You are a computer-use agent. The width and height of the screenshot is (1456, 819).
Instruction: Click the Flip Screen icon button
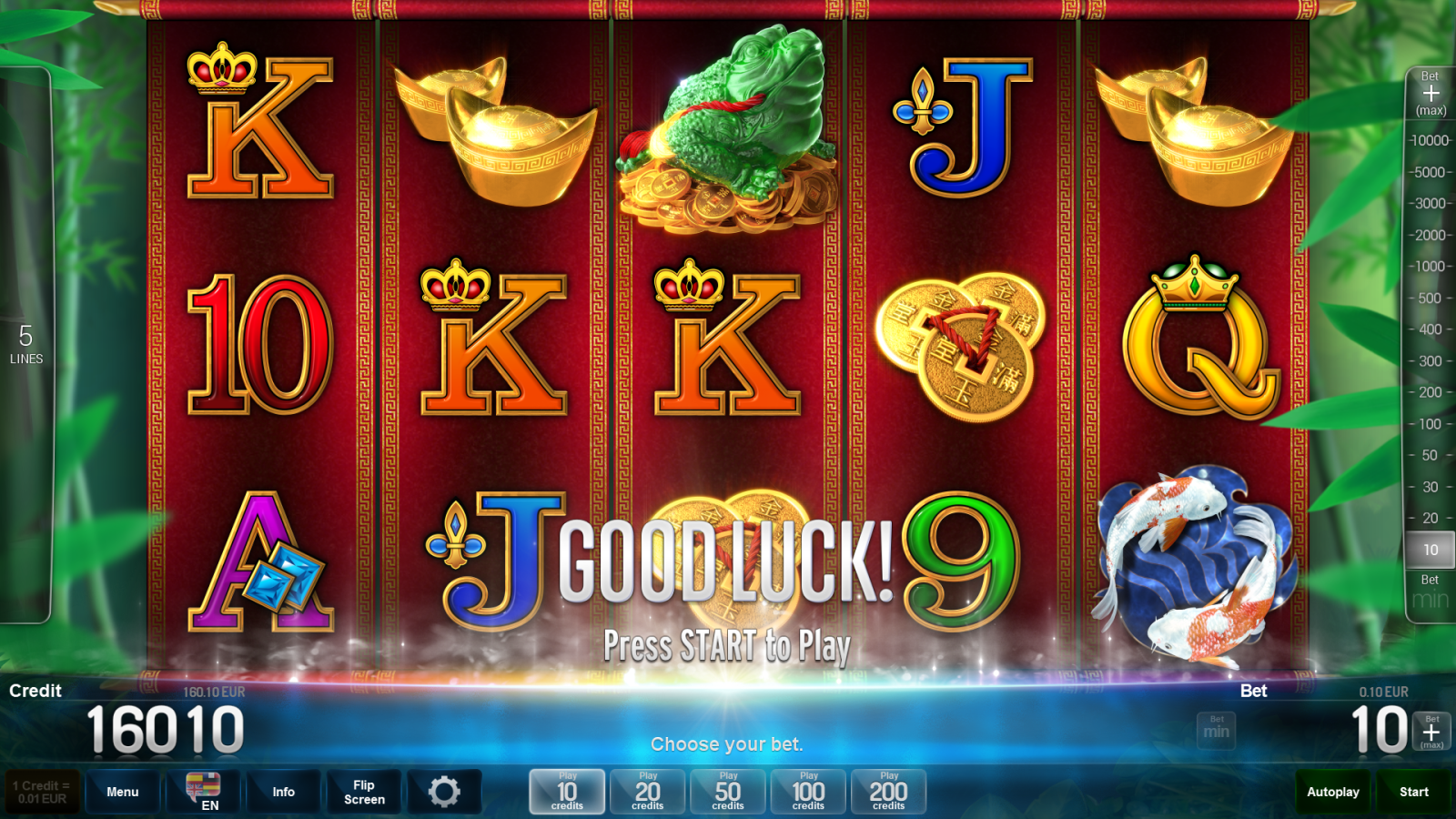[x=363, y=792]
